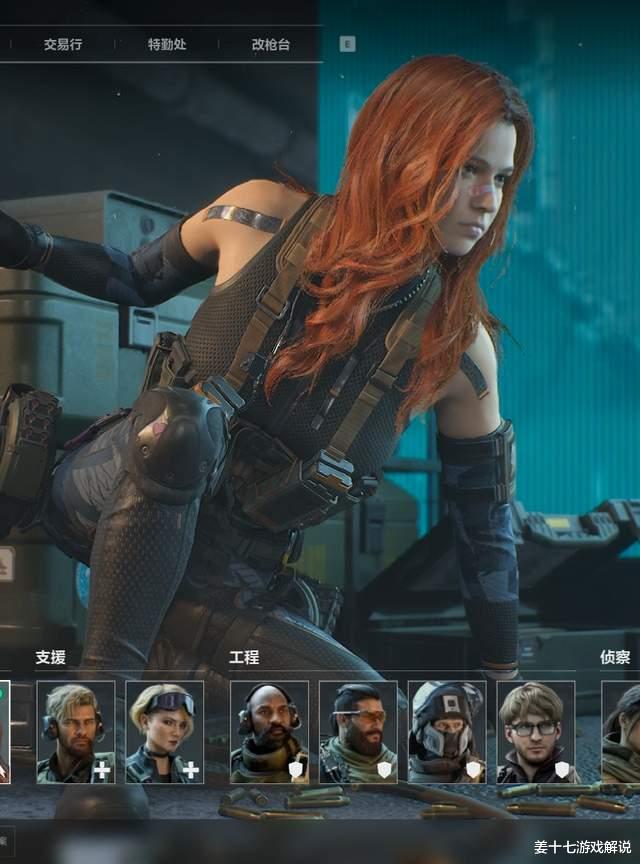The height and width of the screenshot is (864, 640).
Task: Select the blond bearded support operator with headset
Action: click(76, 732)
